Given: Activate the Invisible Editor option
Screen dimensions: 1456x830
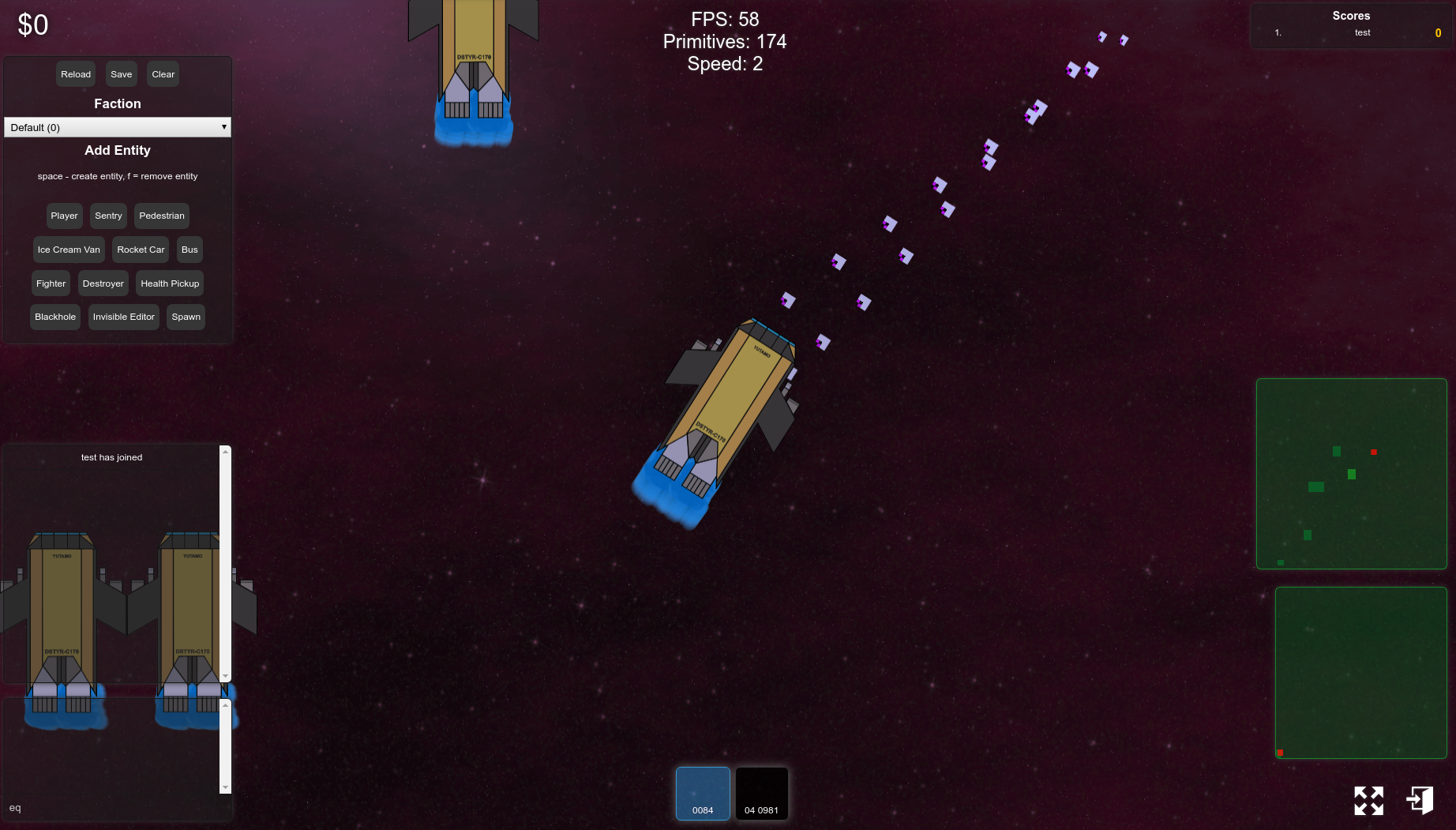Looking at the screenshot, I should (x=123, y=317).
